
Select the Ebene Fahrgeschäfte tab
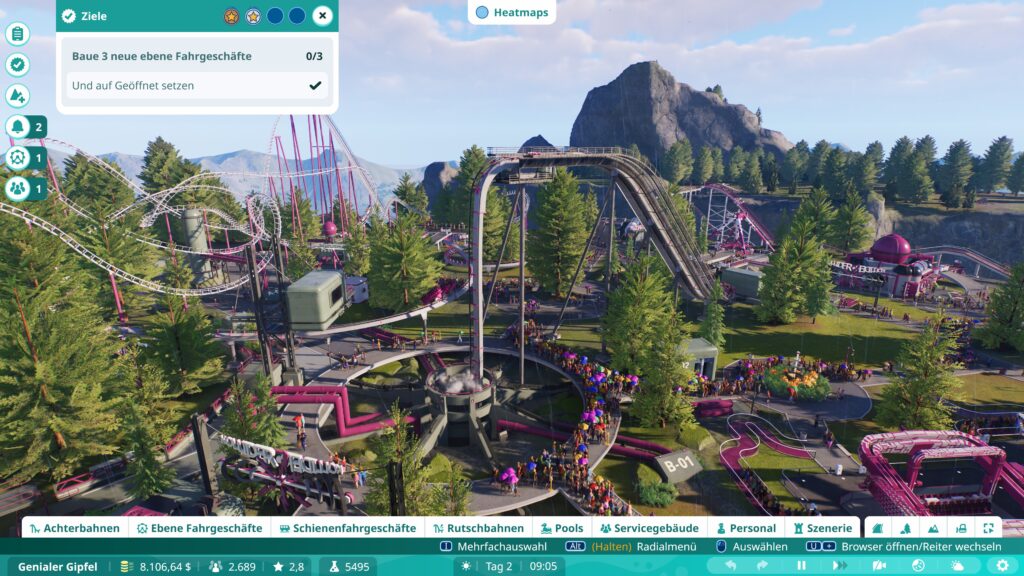199,528
